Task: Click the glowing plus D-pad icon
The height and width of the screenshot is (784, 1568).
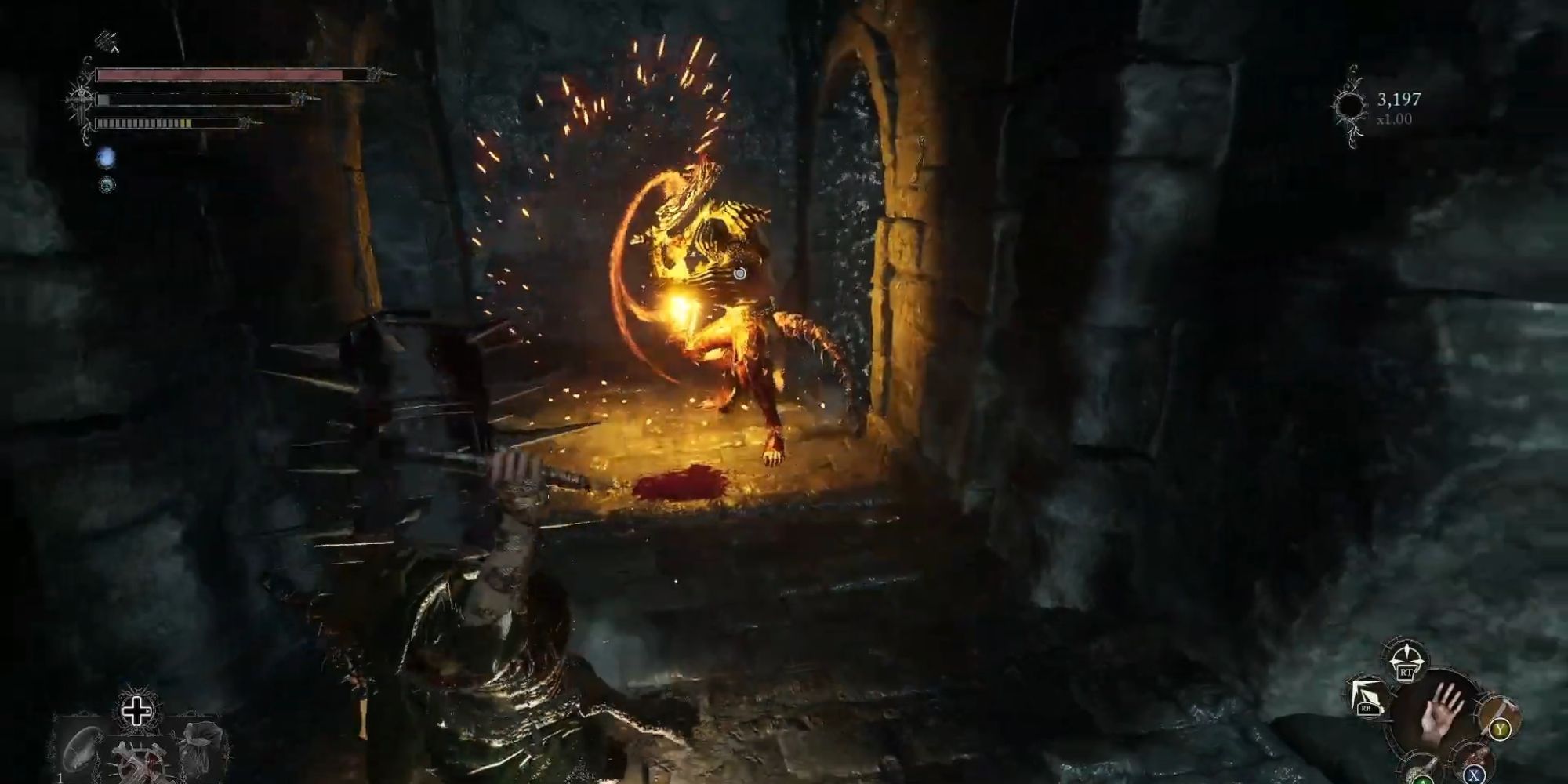Action: pyautogui.click(x=136, y=710)
